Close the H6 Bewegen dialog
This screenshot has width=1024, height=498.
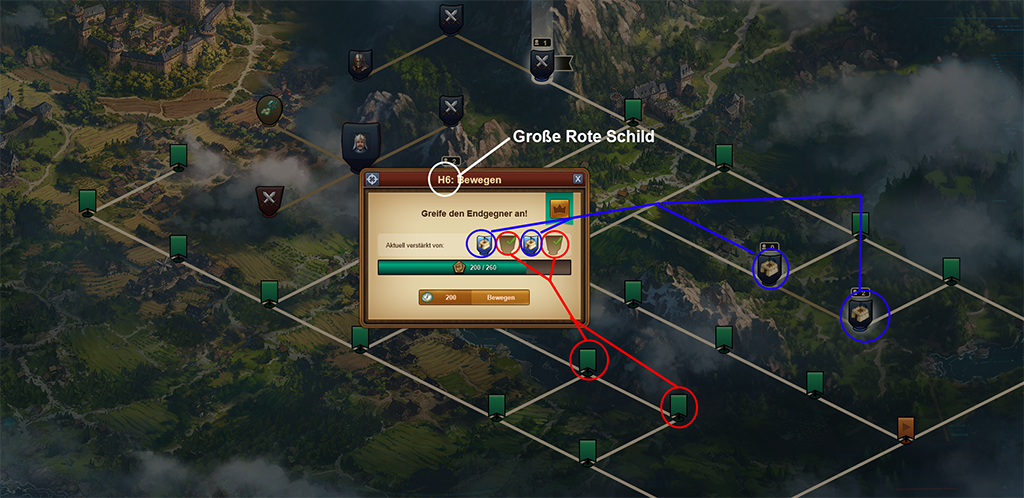coord(578,179)
